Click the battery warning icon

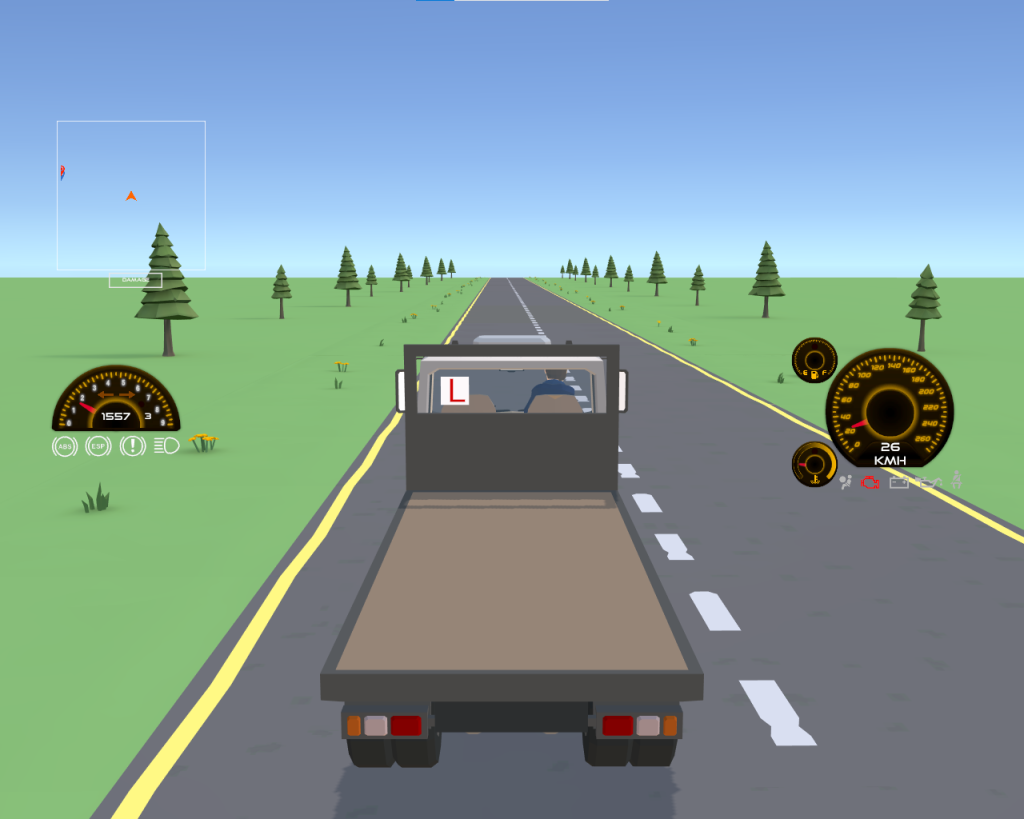899,483
